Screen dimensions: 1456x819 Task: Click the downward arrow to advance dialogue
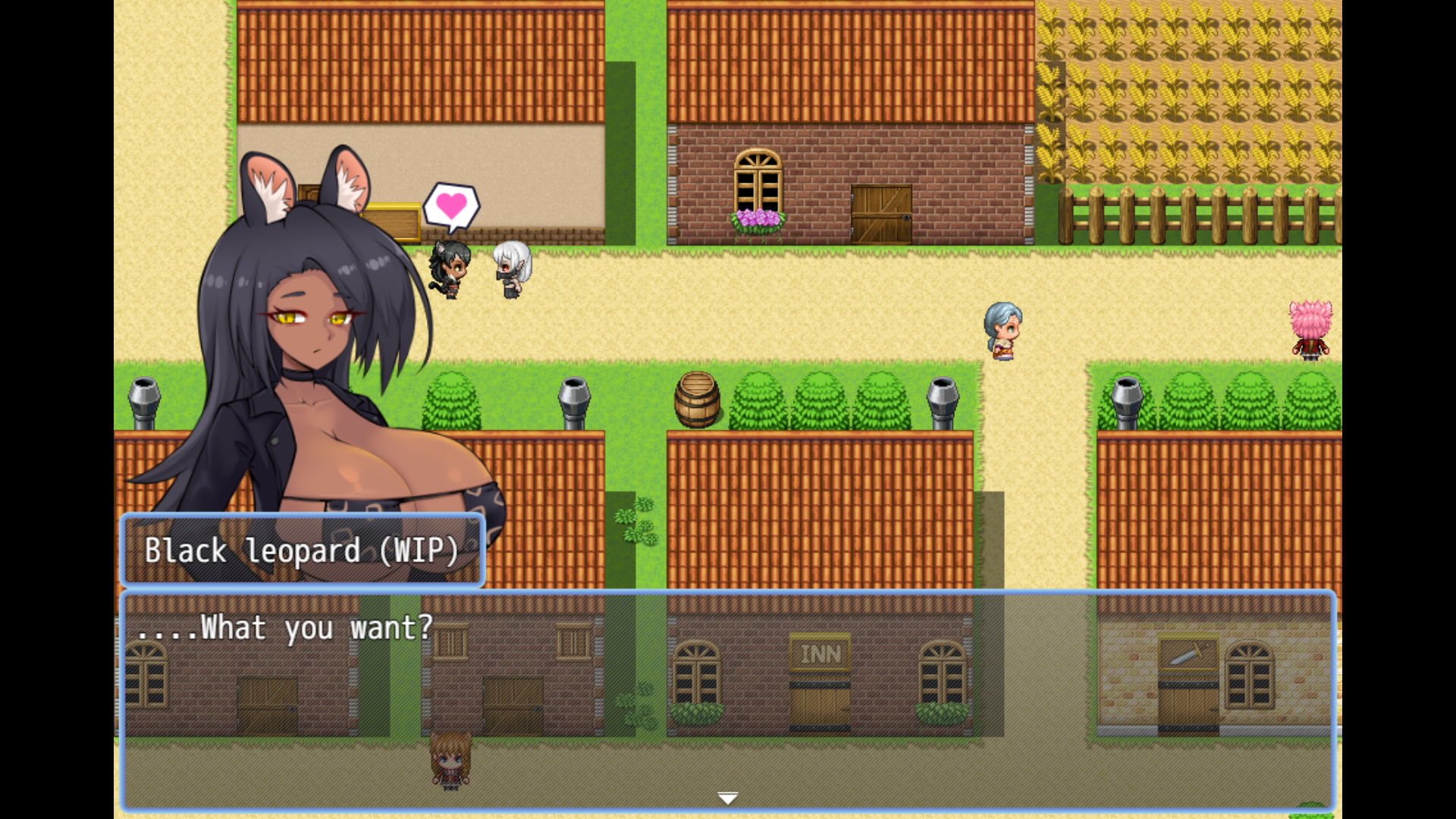tap(727, 797)
